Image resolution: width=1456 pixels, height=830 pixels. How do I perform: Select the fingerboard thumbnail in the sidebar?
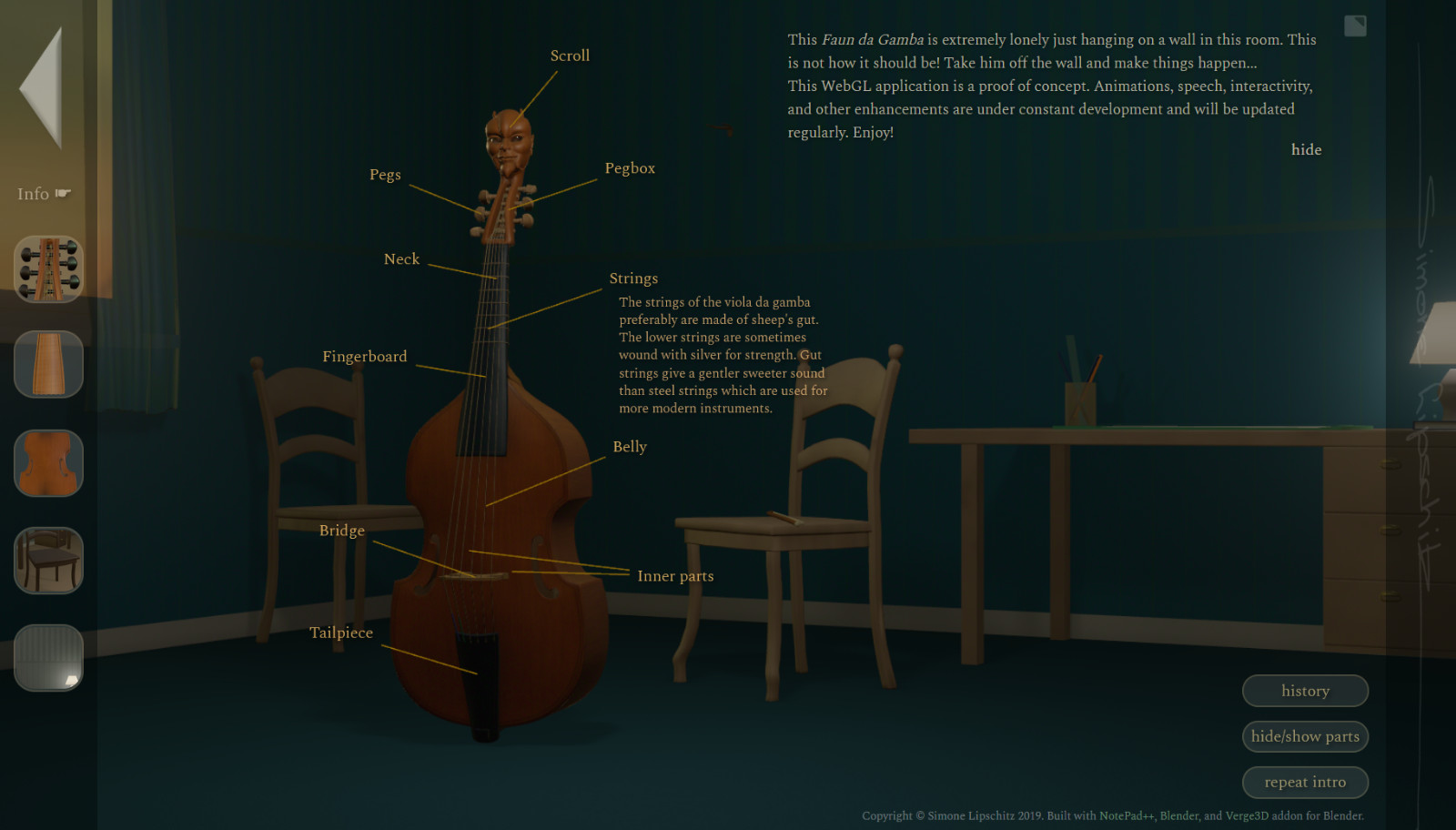coord(47,364)
